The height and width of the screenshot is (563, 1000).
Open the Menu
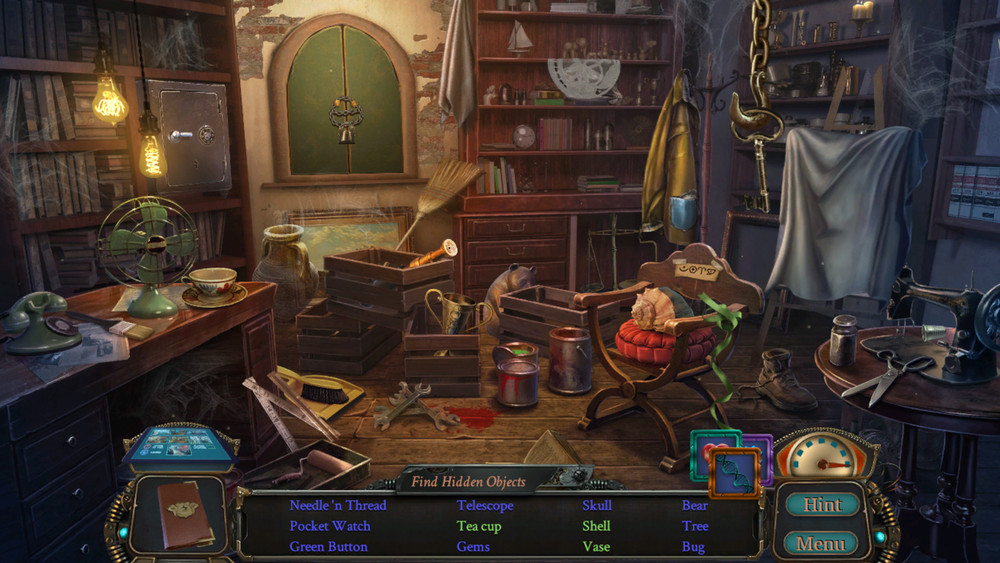(821, 544)
